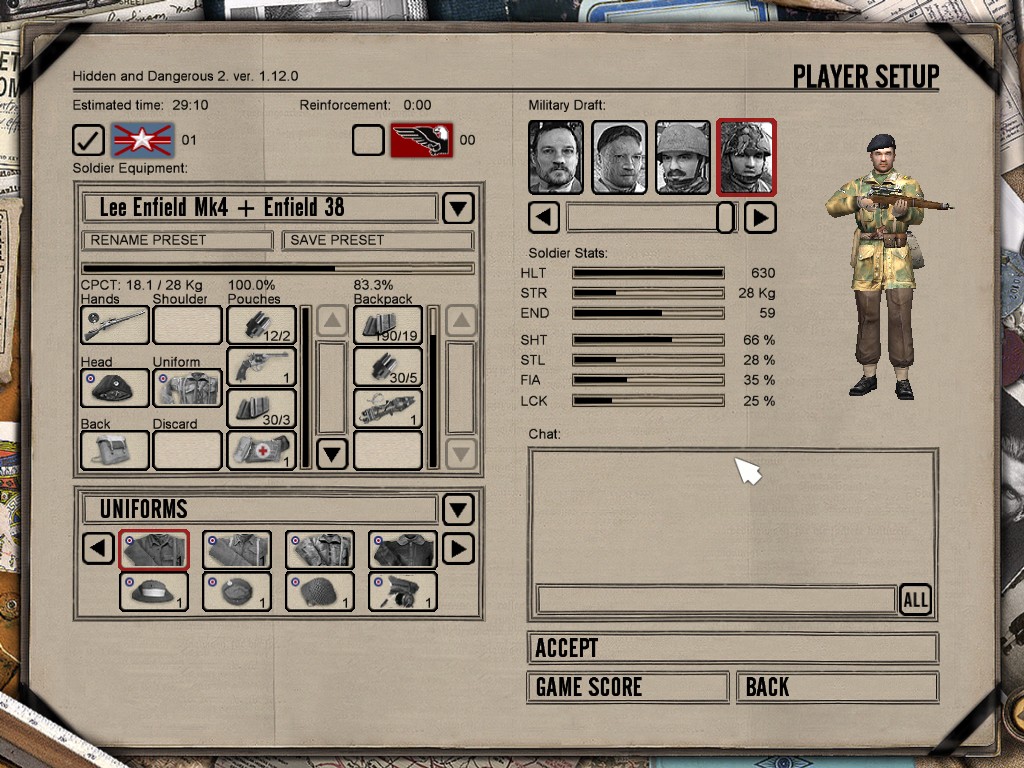Select the Lee Enfield rifle in Hands slot
The image size is (1024, 768).
click(115, 325)
